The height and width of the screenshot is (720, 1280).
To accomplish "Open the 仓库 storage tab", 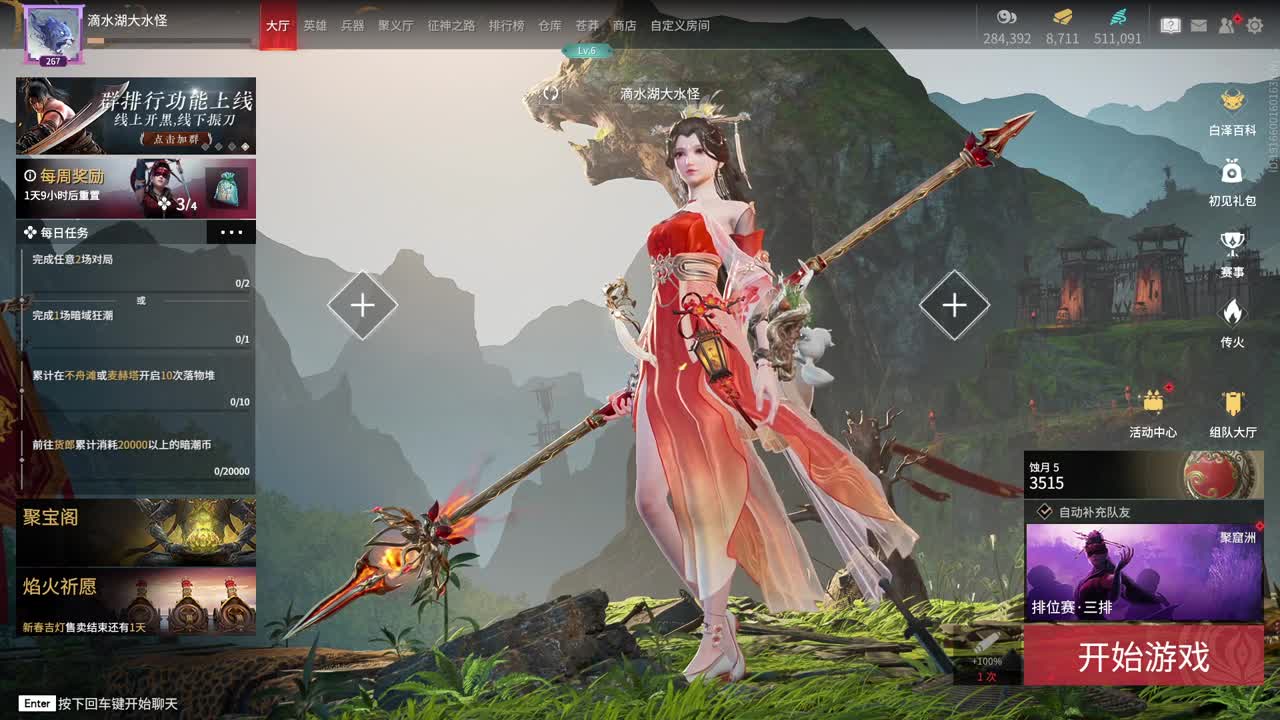I will pyautogui.click(x=550, y=25).
